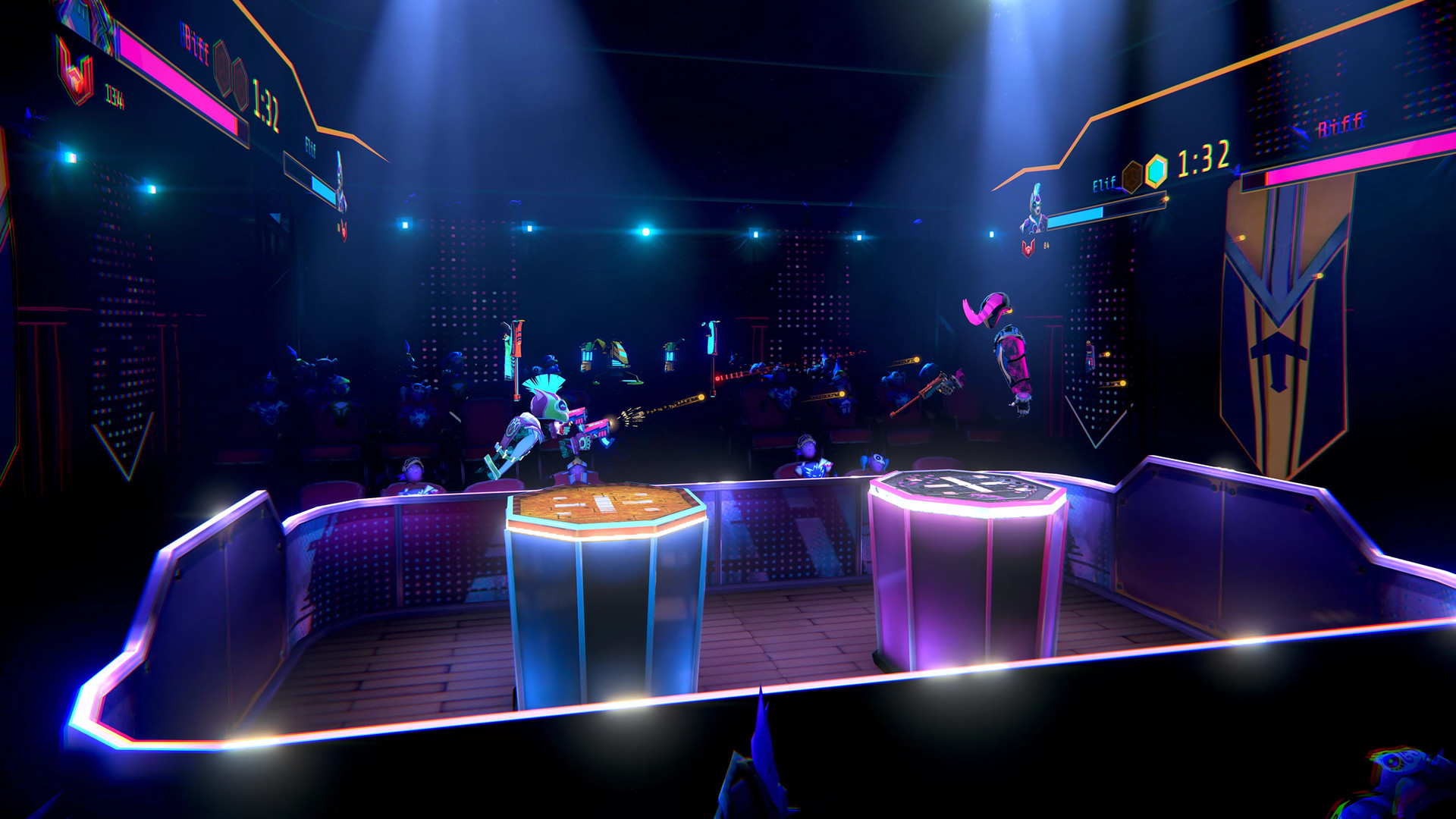The height and width of the screenshot is (819, 1456).
Task: Click the red W team emblem on left scoreboard
Action: tap(75, 73)
